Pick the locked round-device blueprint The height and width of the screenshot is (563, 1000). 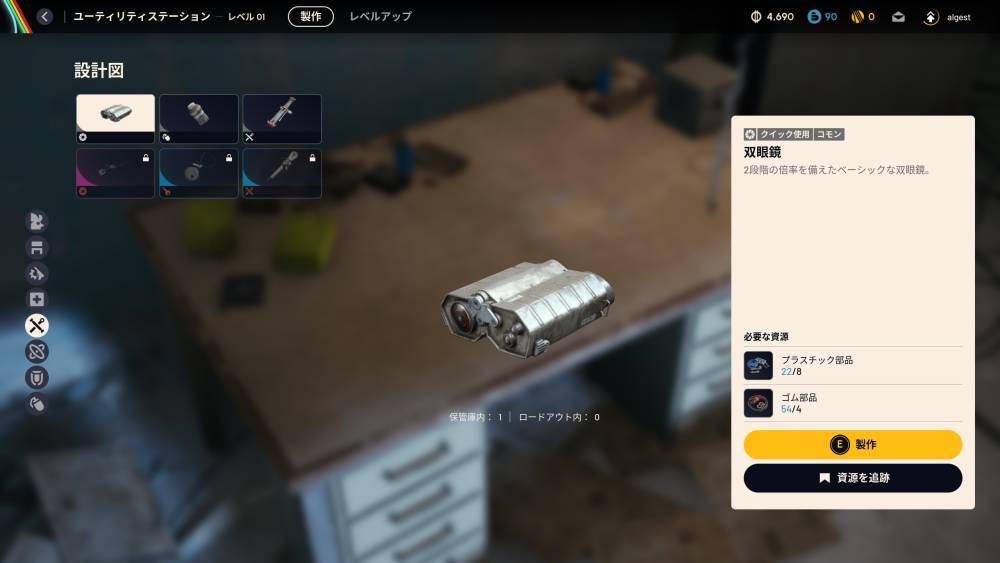tap(198, 173)
